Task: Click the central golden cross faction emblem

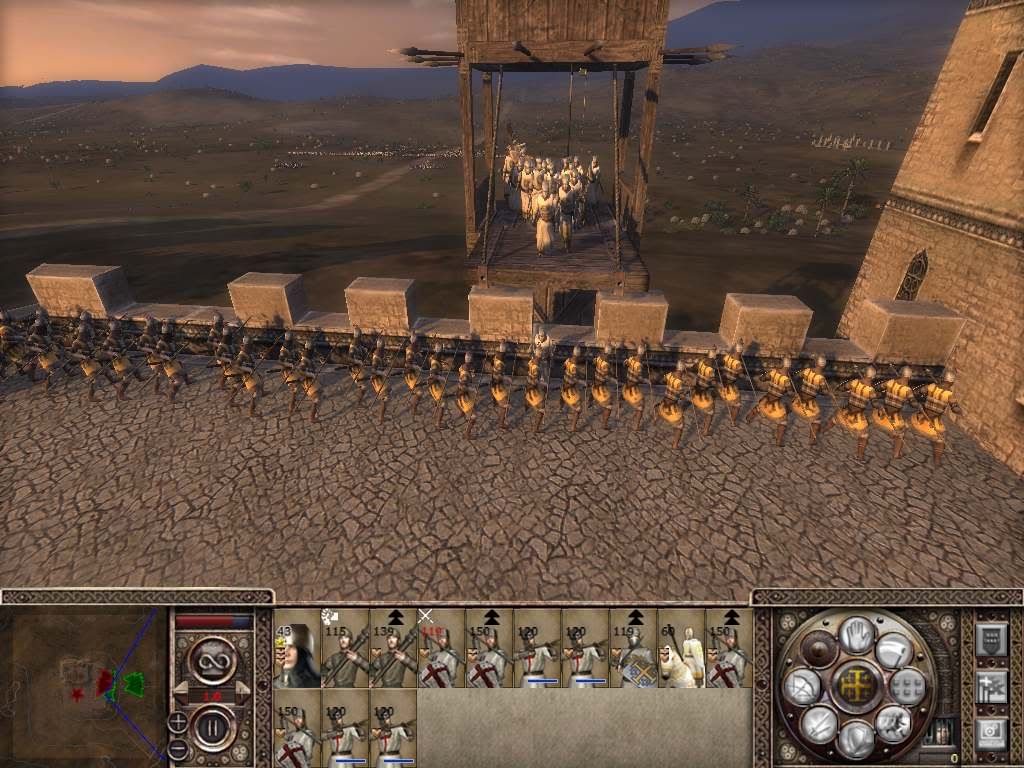Action: point(856,687)
